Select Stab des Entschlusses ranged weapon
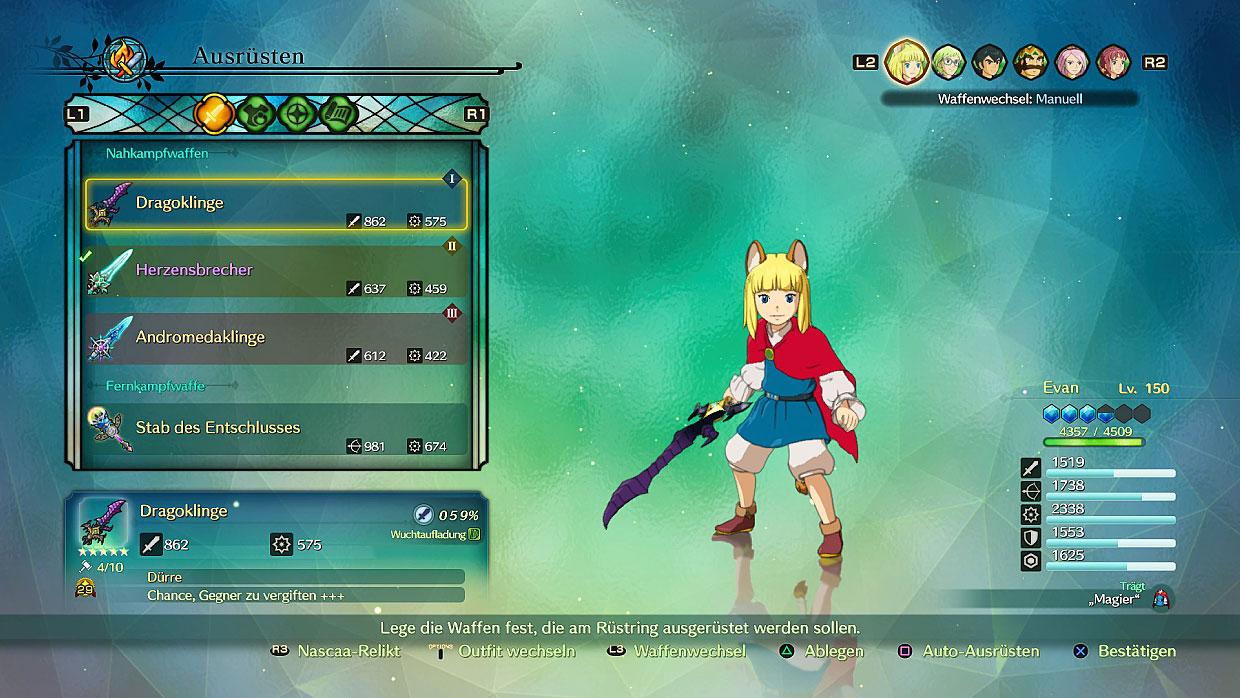The image size is (1240, 698). (275, 428)
